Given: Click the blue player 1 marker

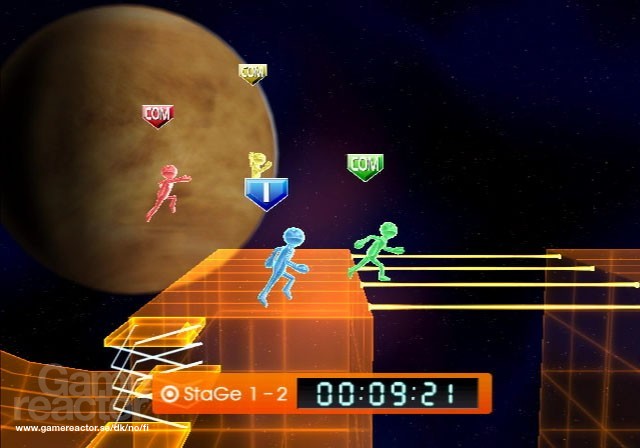Looking at the screenshot, I should coord(266,192).
